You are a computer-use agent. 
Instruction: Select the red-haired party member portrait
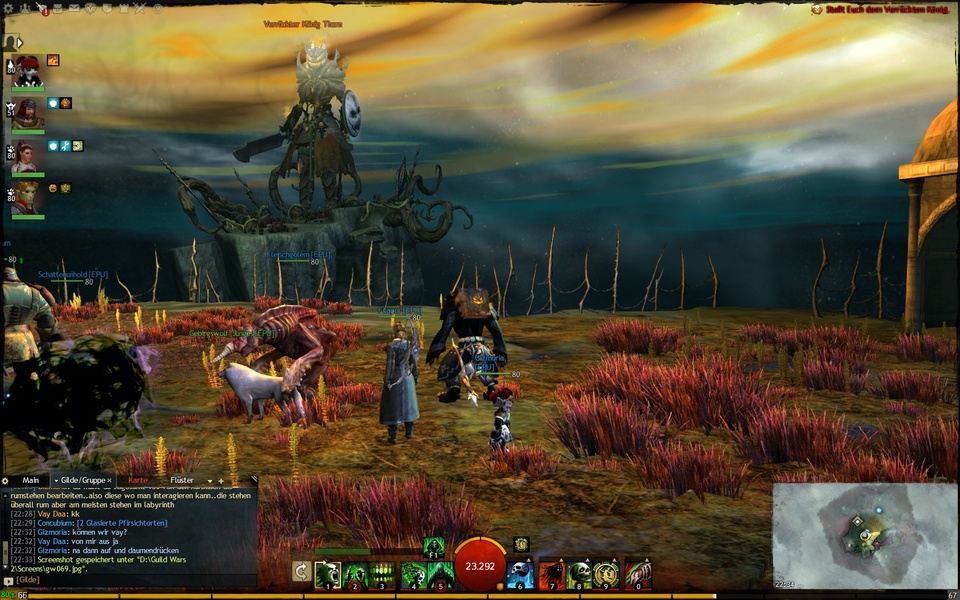27,72
